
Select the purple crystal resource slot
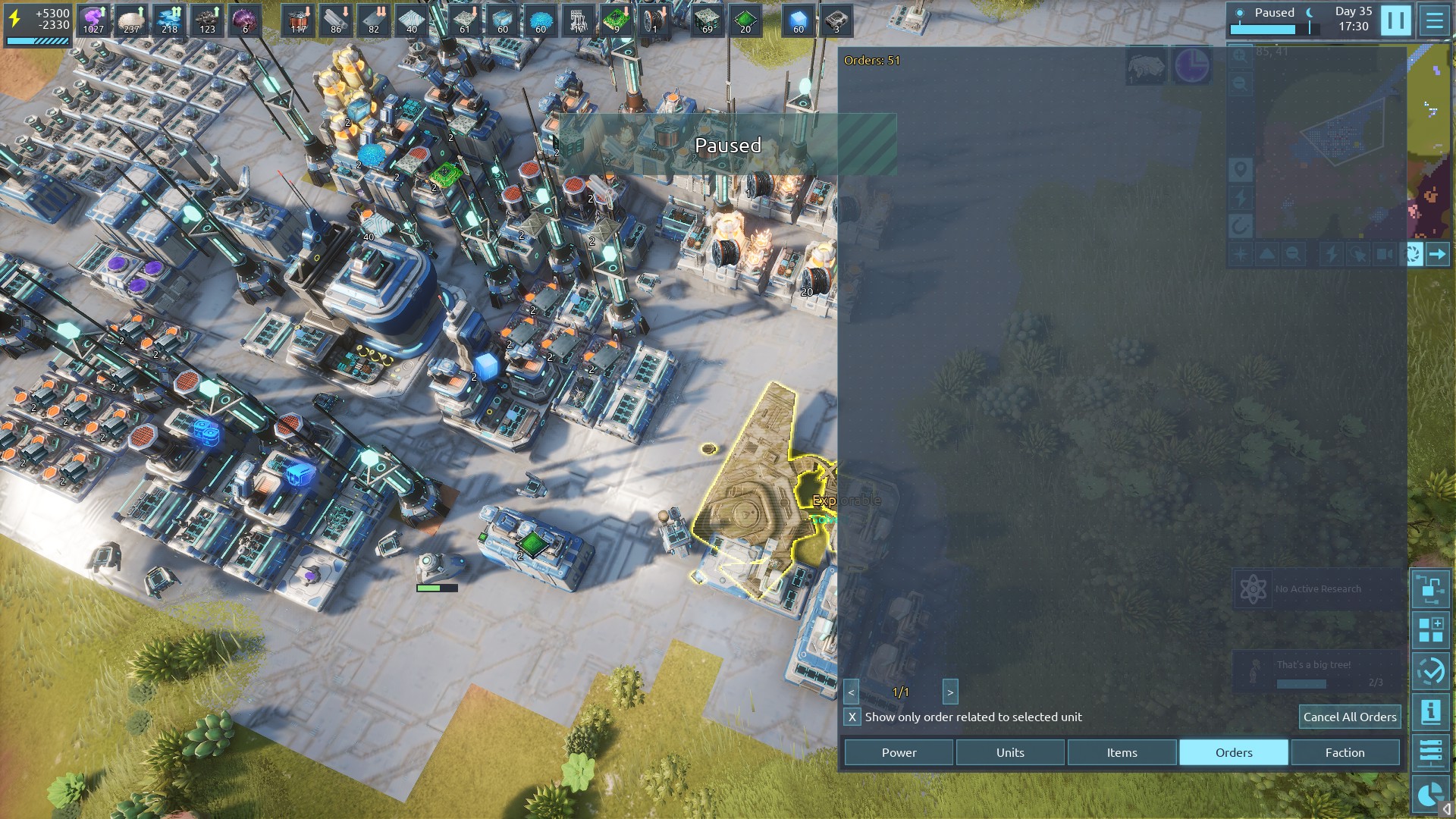pyautogui.click(x=93, y=20)
